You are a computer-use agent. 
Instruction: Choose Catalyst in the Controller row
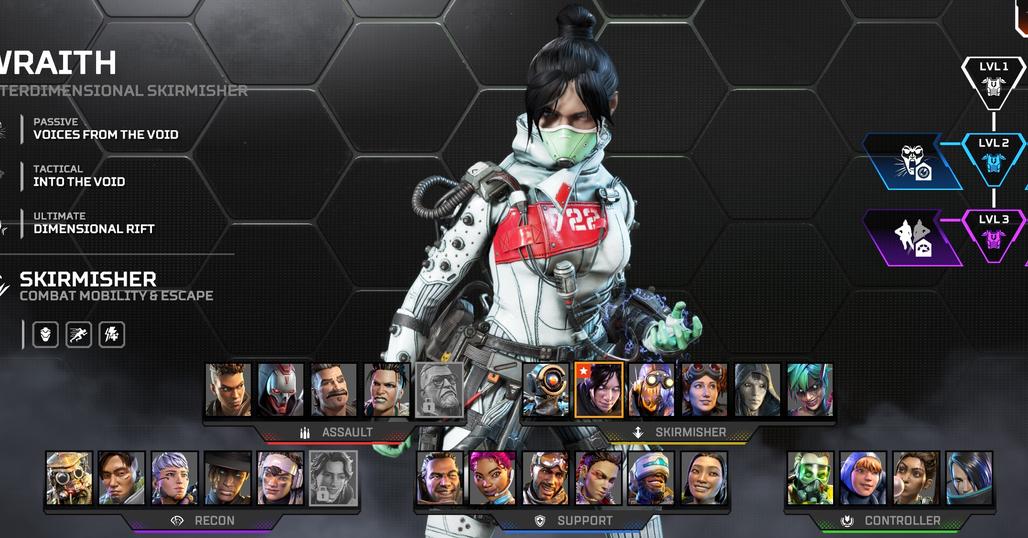tap(969, 478)
